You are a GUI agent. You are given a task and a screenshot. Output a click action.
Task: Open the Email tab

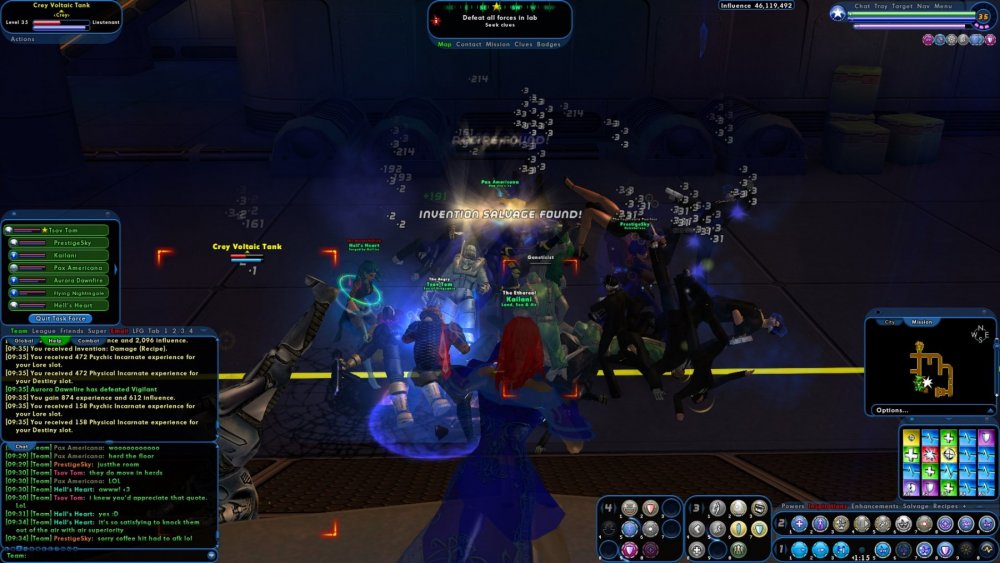point(120,330)
